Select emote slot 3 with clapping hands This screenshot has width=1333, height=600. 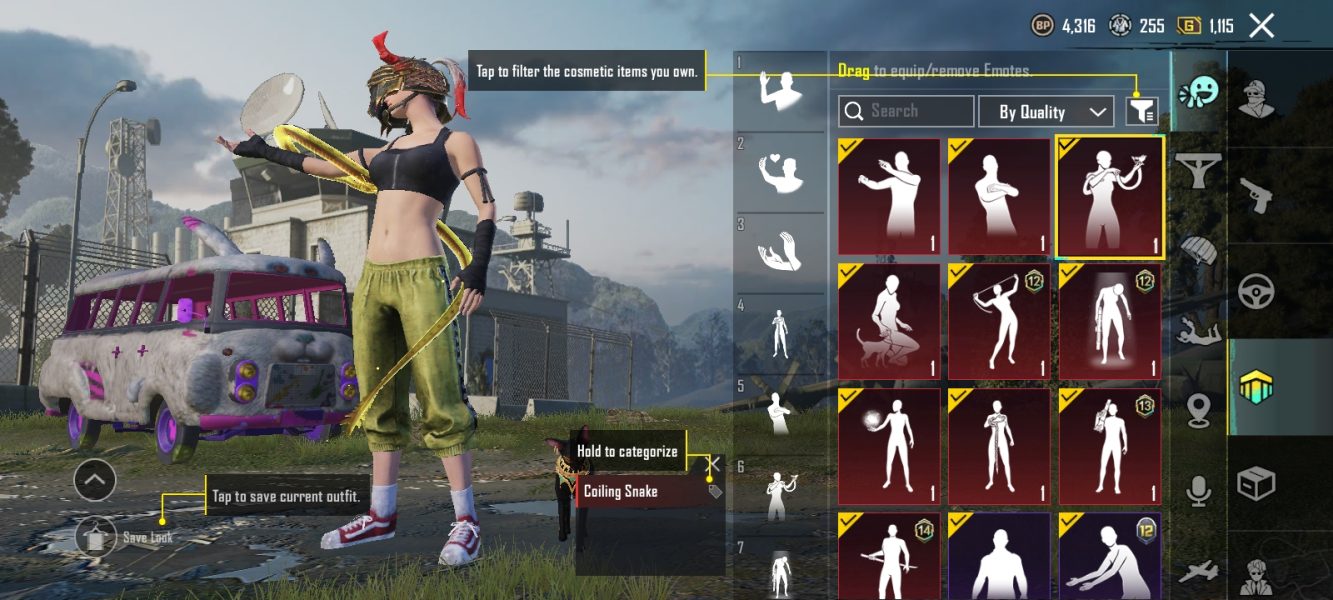(780, 252)
